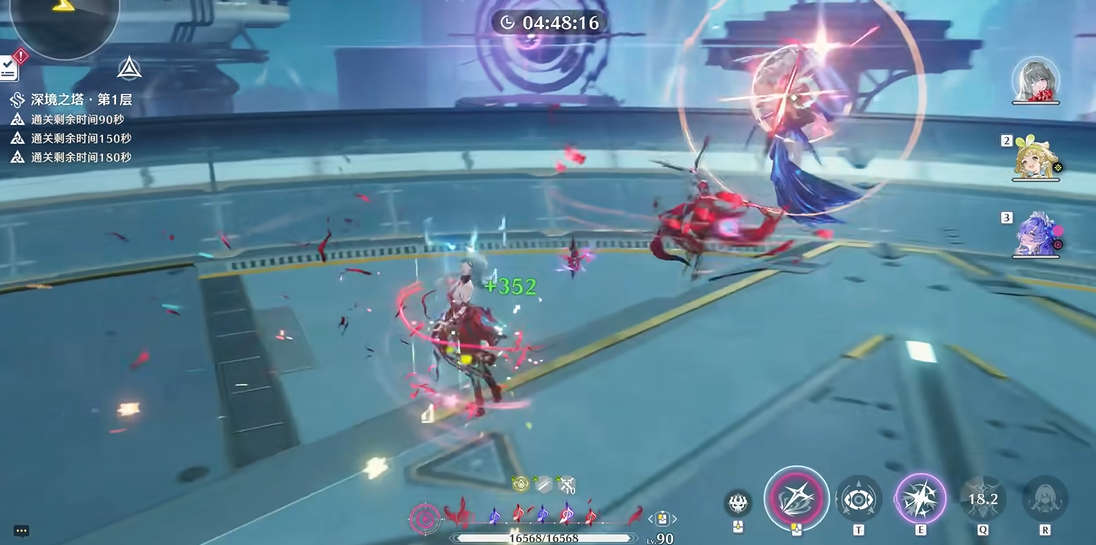This screenshot has width=1096, height=545.
Task: Activate the skull-crest skill icon
Action: [x=738, y=503]
